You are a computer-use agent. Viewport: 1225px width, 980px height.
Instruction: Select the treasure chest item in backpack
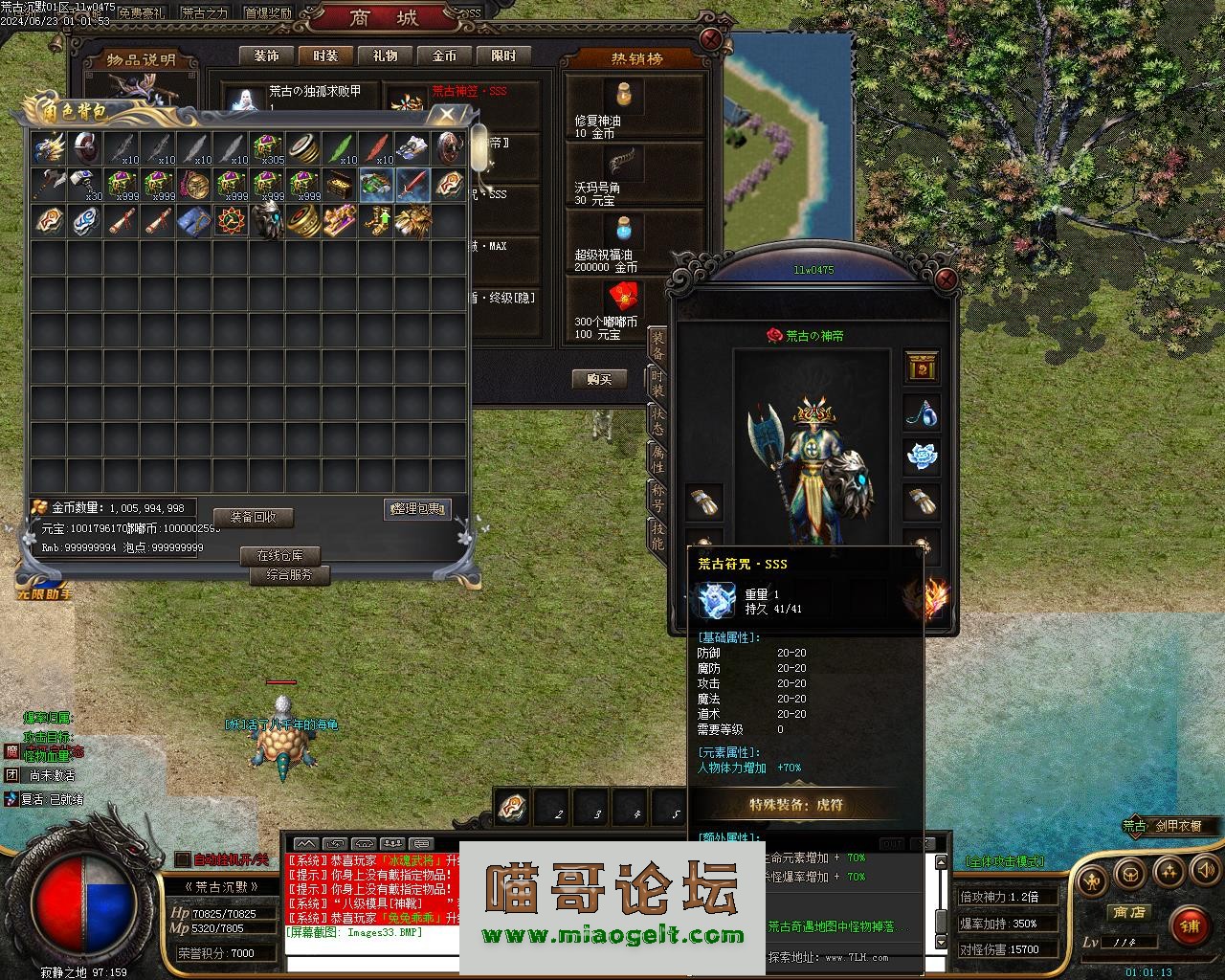coord(339,185)
